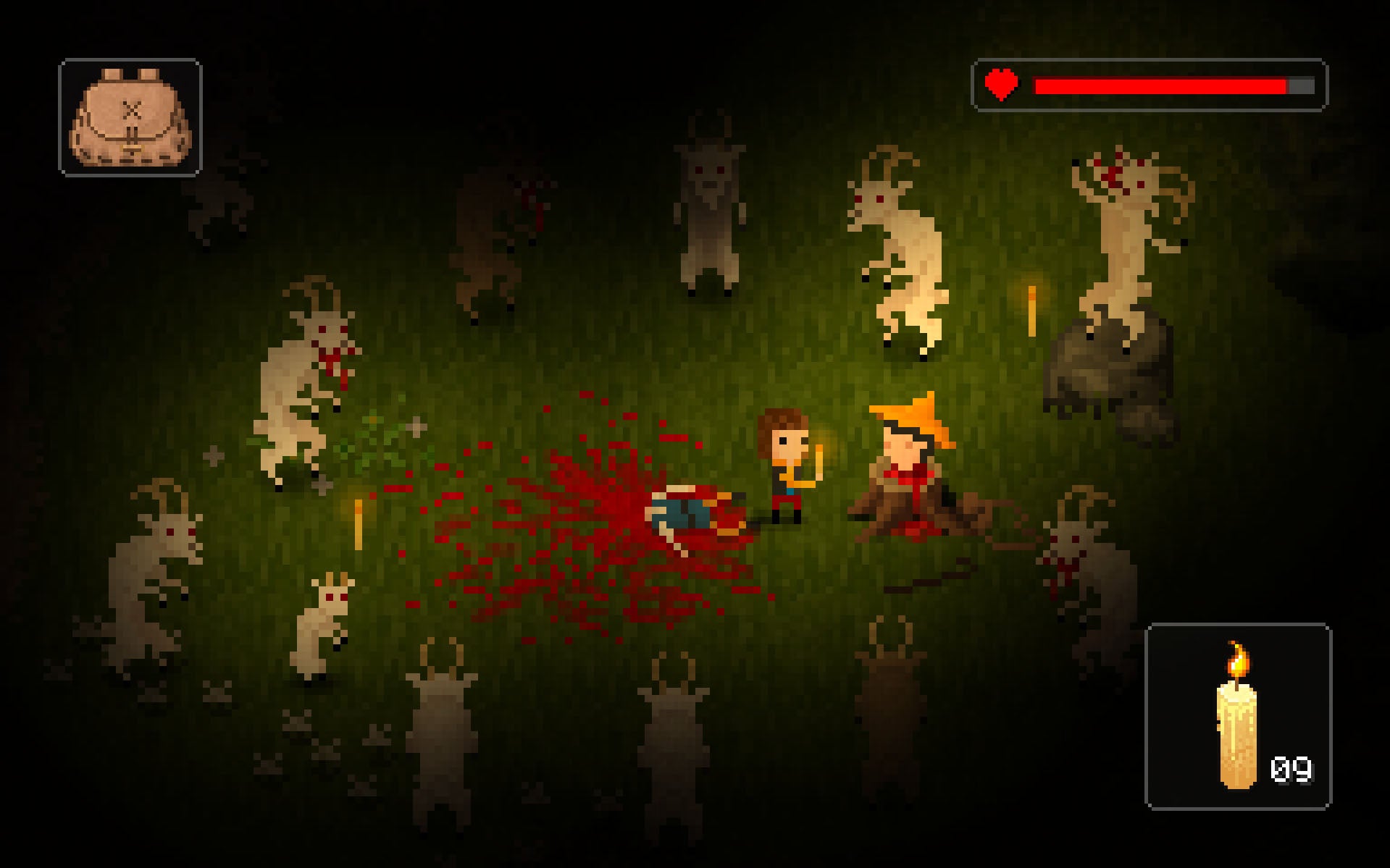Select the candle item slot
The width and height of the screenshot is (1390, 868).
tap(1238, 716)
